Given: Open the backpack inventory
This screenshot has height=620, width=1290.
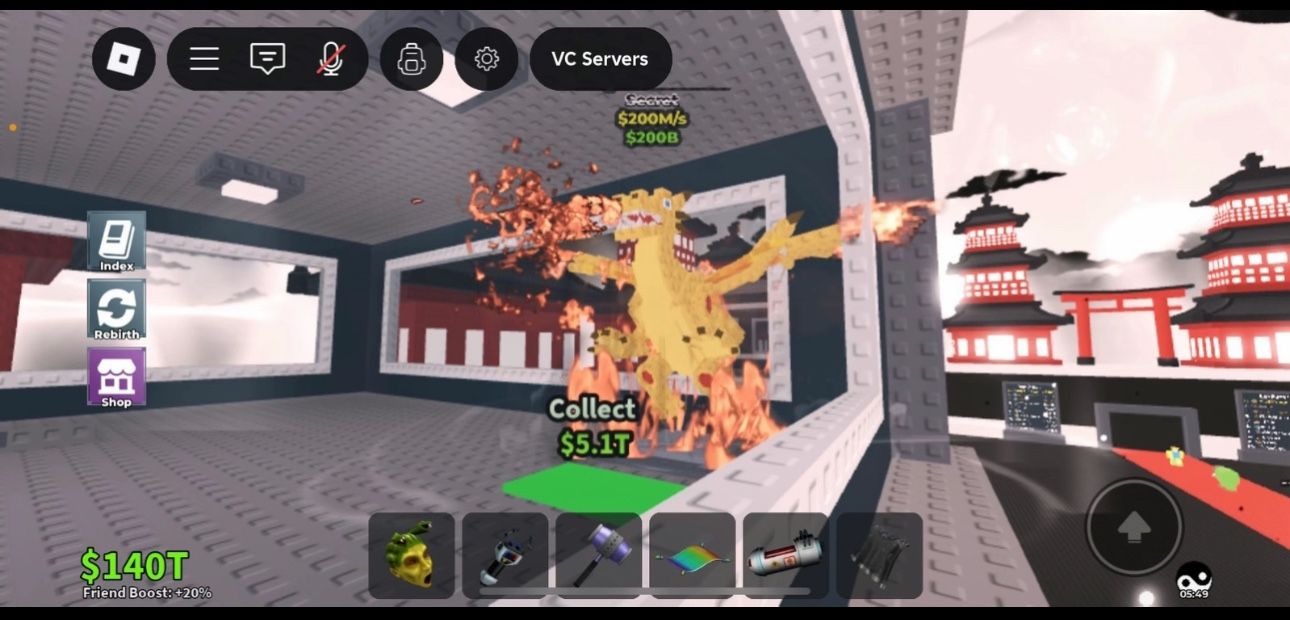Looking at the screenshot, I should [x=411, y=59].
